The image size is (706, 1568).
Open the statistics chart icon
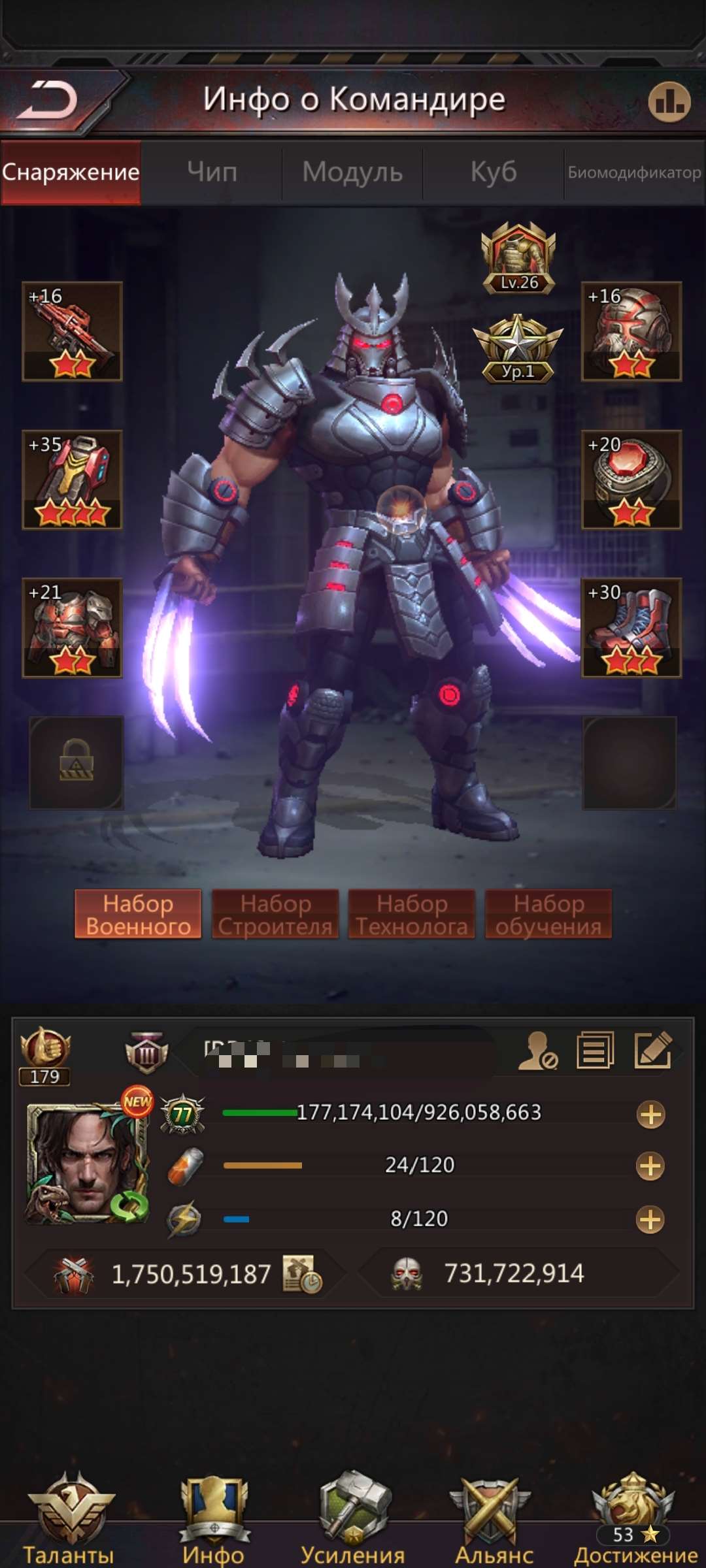point(669,102)
